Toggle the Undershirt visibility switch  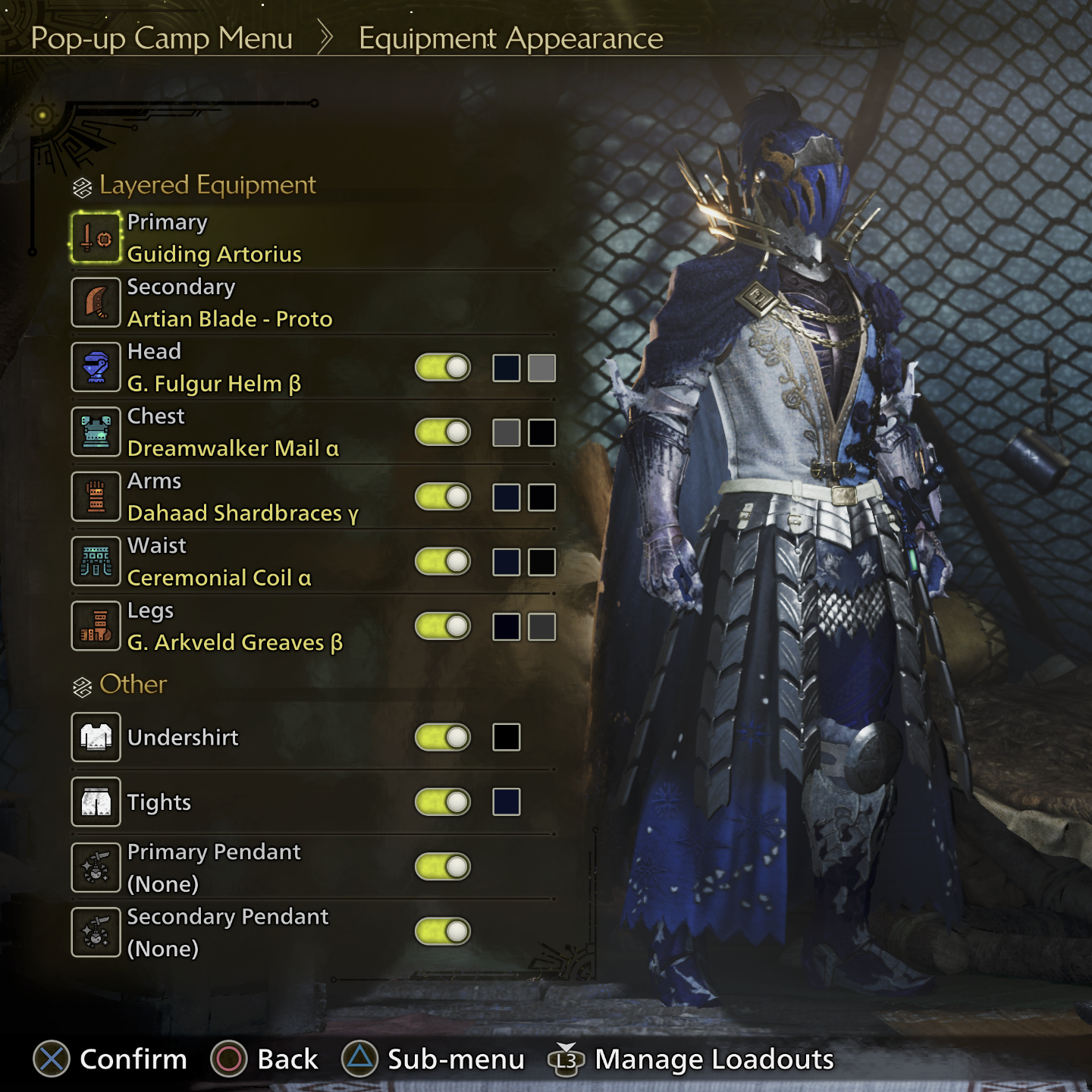click(x=443, y=737)
